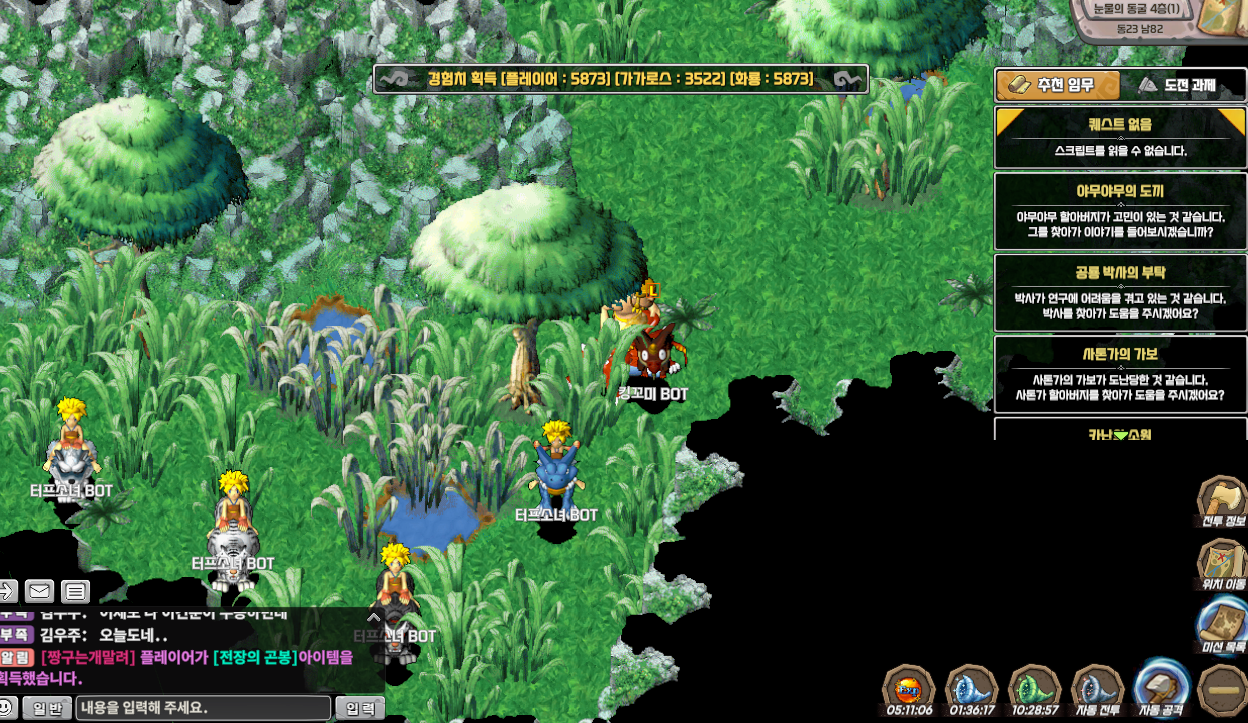Toggle 자동 공격 stone hammer button
Viewport: 1248px width, 723px height.
point(1160,688)
